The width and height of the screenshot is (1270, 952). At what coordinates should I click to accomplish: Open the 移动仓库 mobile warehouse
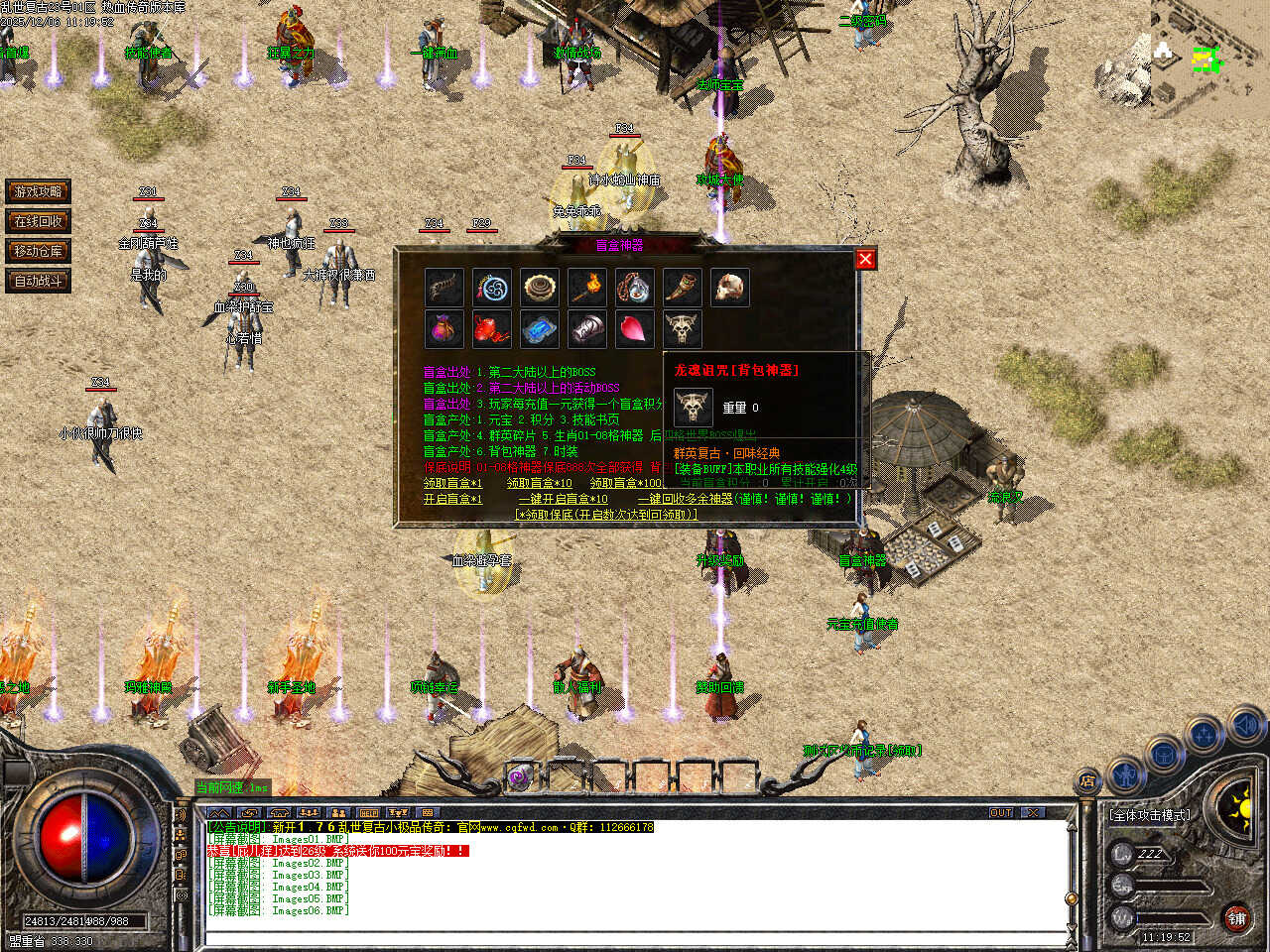click(x=38, y=251)
